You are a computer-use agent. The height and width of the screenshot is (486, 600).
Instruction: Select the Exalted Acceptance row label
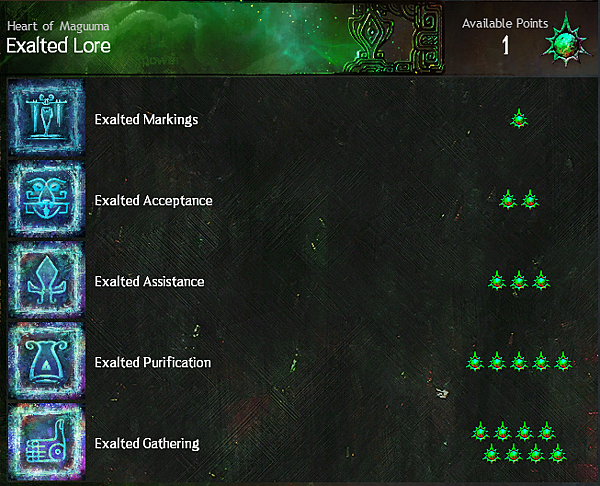(153, 200)
